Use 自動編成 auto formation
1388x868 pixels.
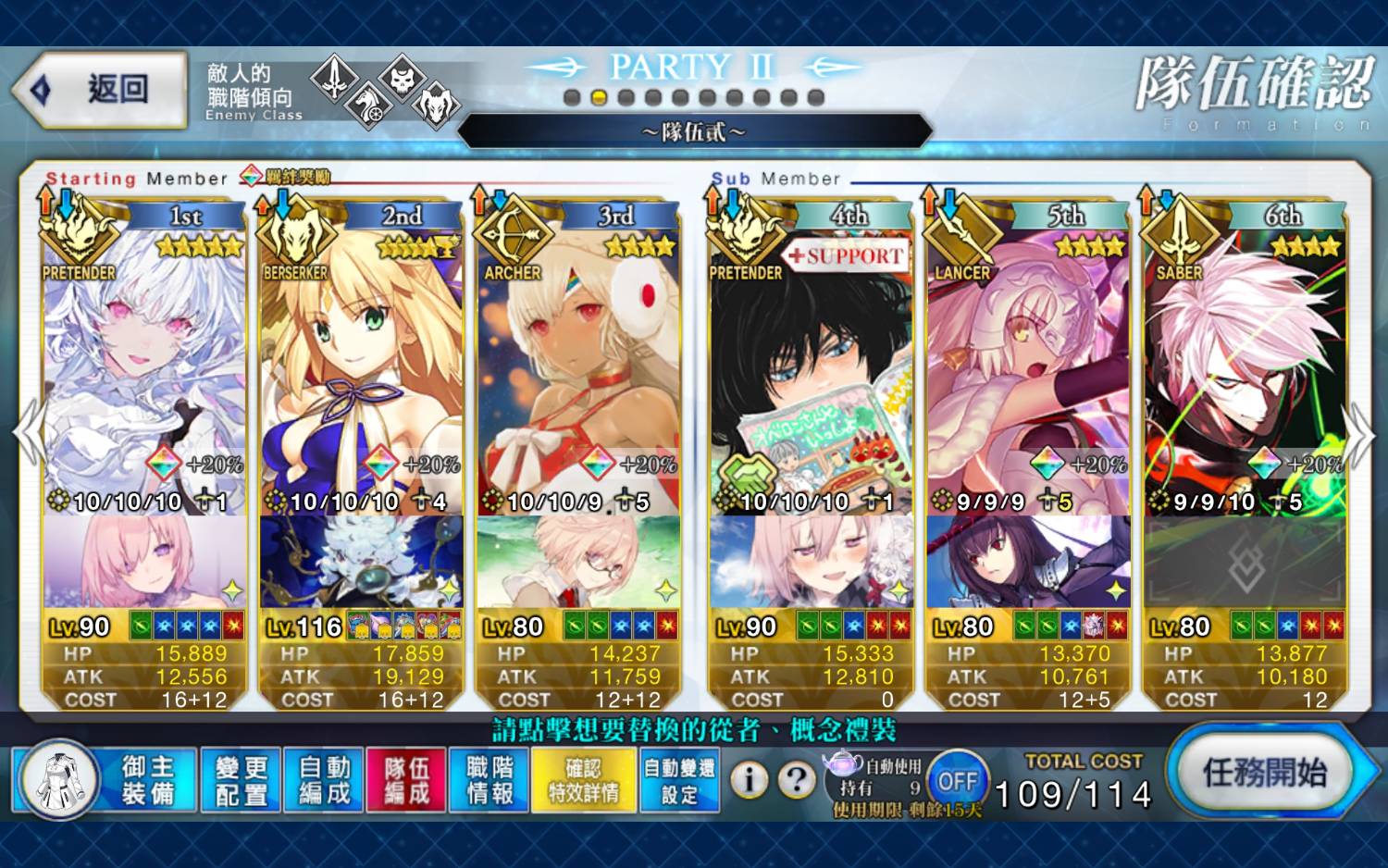coord(324,779)
